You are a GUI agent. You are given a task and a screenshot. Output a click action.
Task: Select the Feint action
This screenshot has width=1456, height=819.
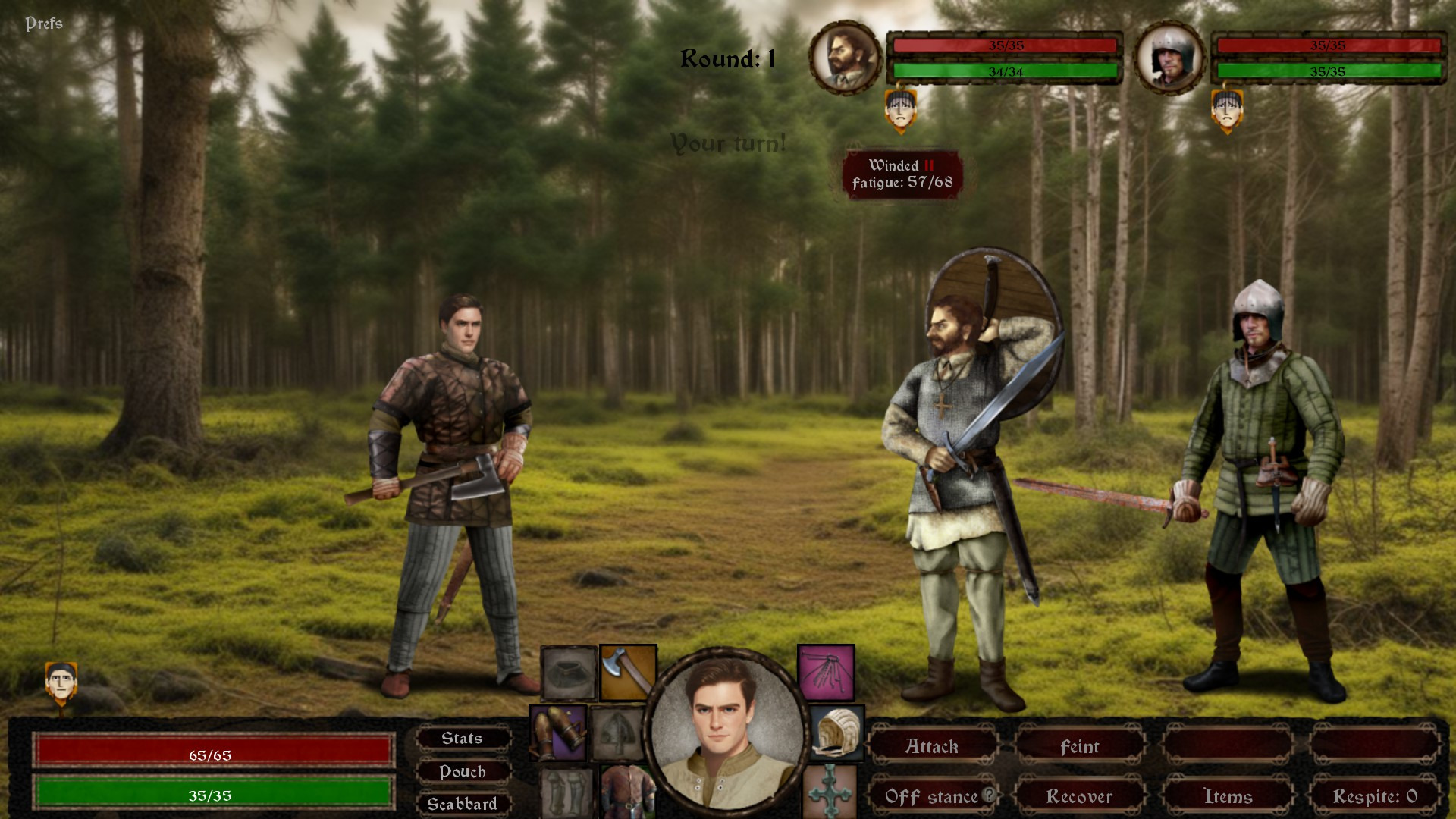1079,747
